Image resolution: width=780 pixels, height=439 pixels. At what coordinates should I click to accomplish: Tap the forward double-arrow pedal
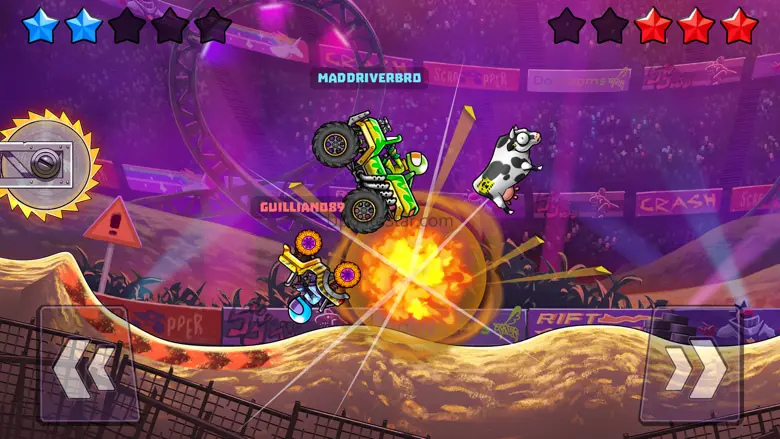click(692, 364)
